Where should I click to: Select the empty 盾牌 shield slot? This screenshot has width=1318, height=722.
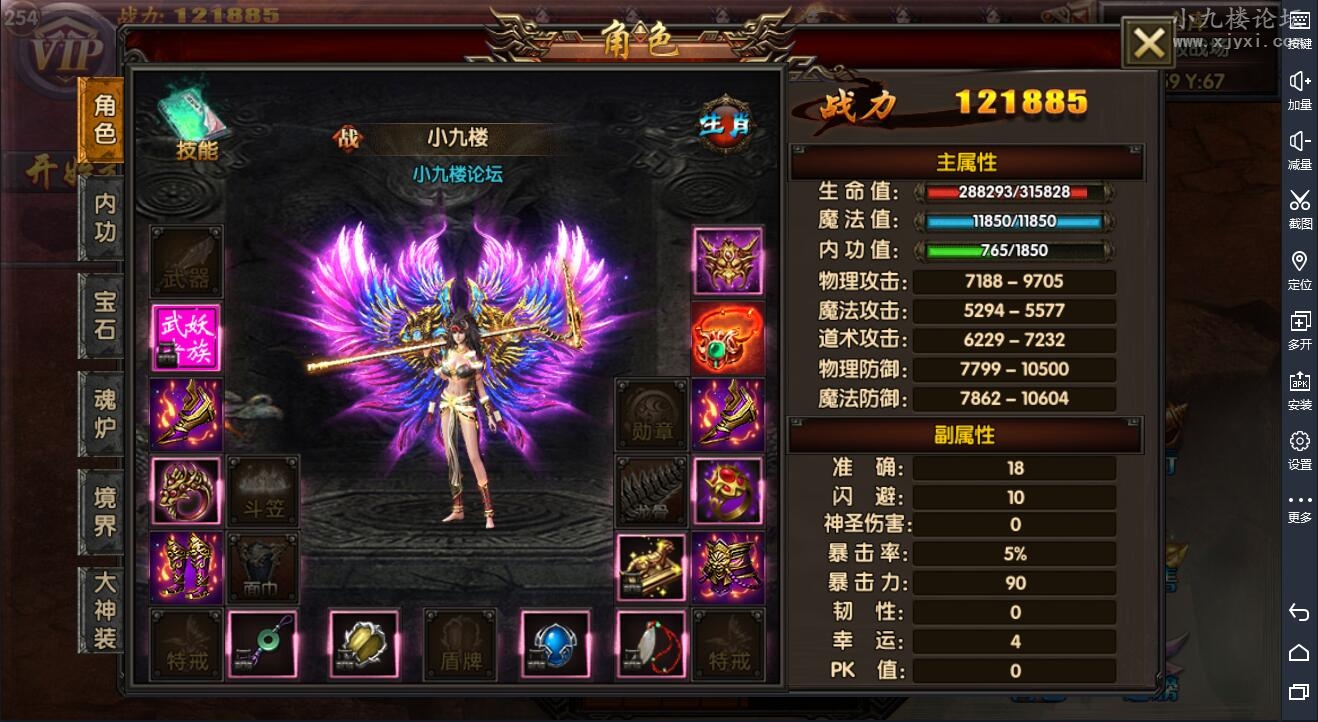coord(460,645)
